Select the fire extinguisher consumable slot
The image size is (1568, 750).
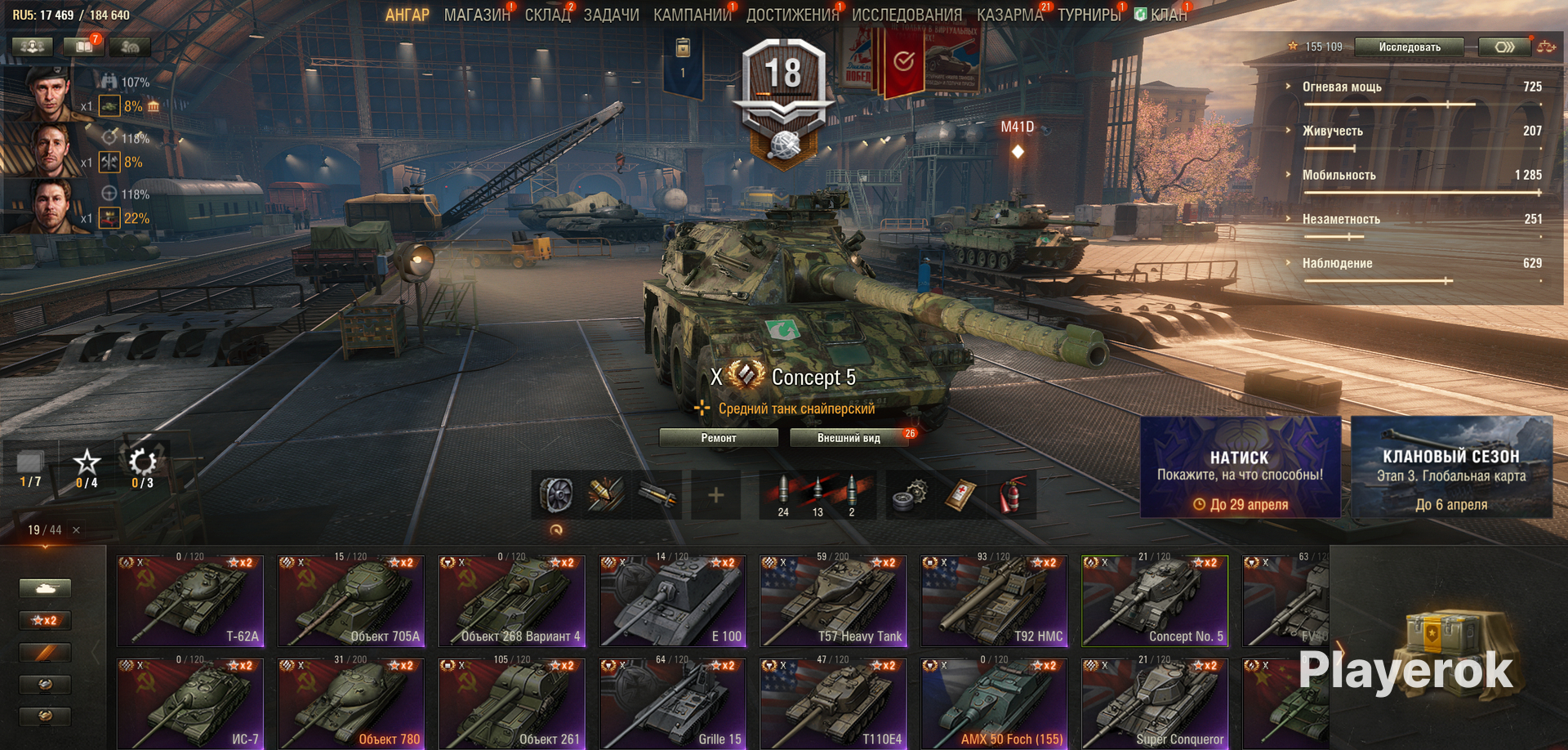(x=1012, y=495)
